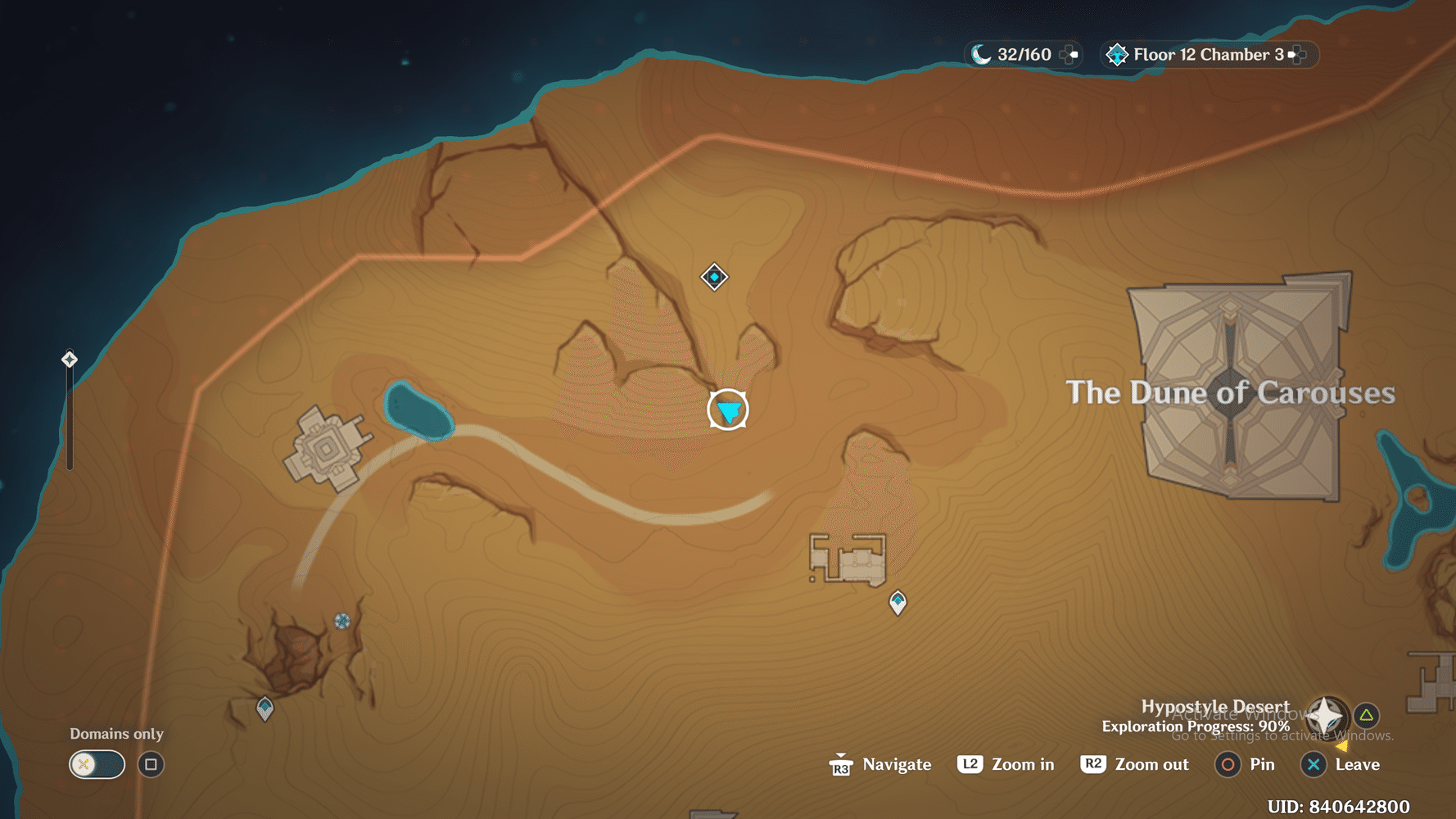Click the blue Leave X icon

point(1313,764)
